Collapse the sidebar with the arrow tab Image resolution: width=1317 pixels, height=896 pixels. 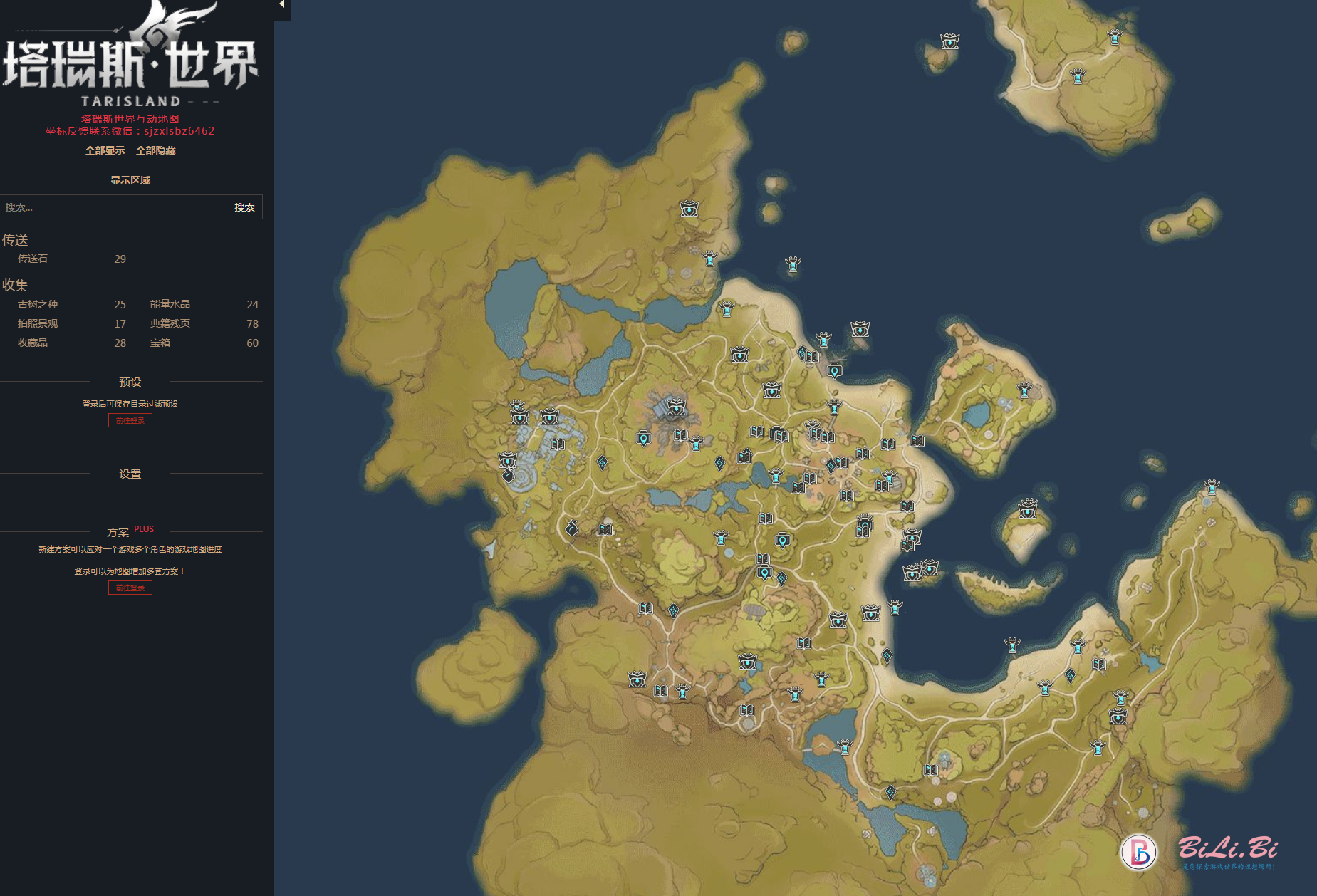pos(282,6)
